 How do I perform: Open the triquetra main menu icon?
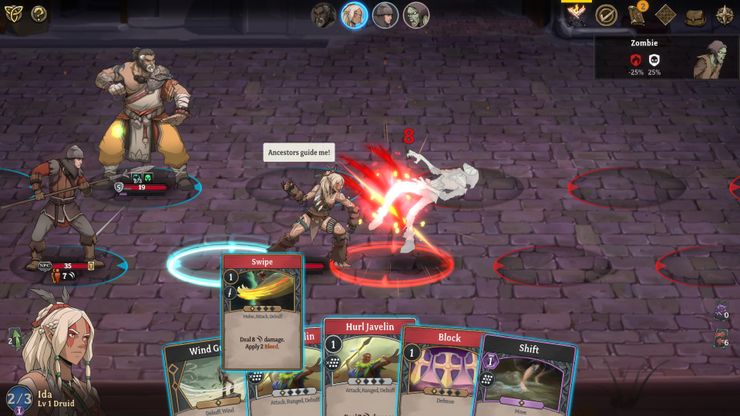13,13
